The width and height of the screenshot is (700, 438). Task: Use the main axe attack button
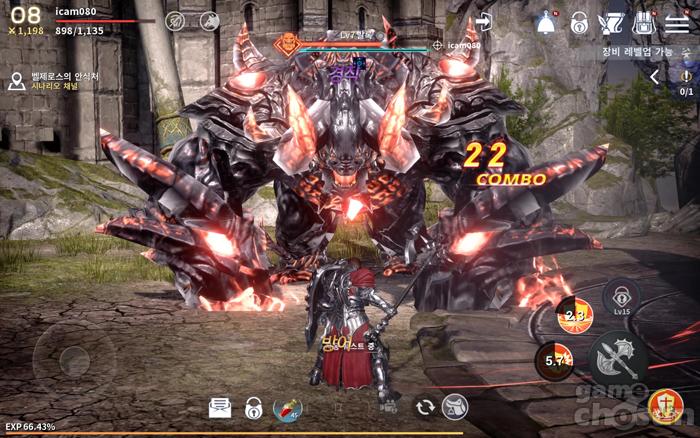coord(618,359)
